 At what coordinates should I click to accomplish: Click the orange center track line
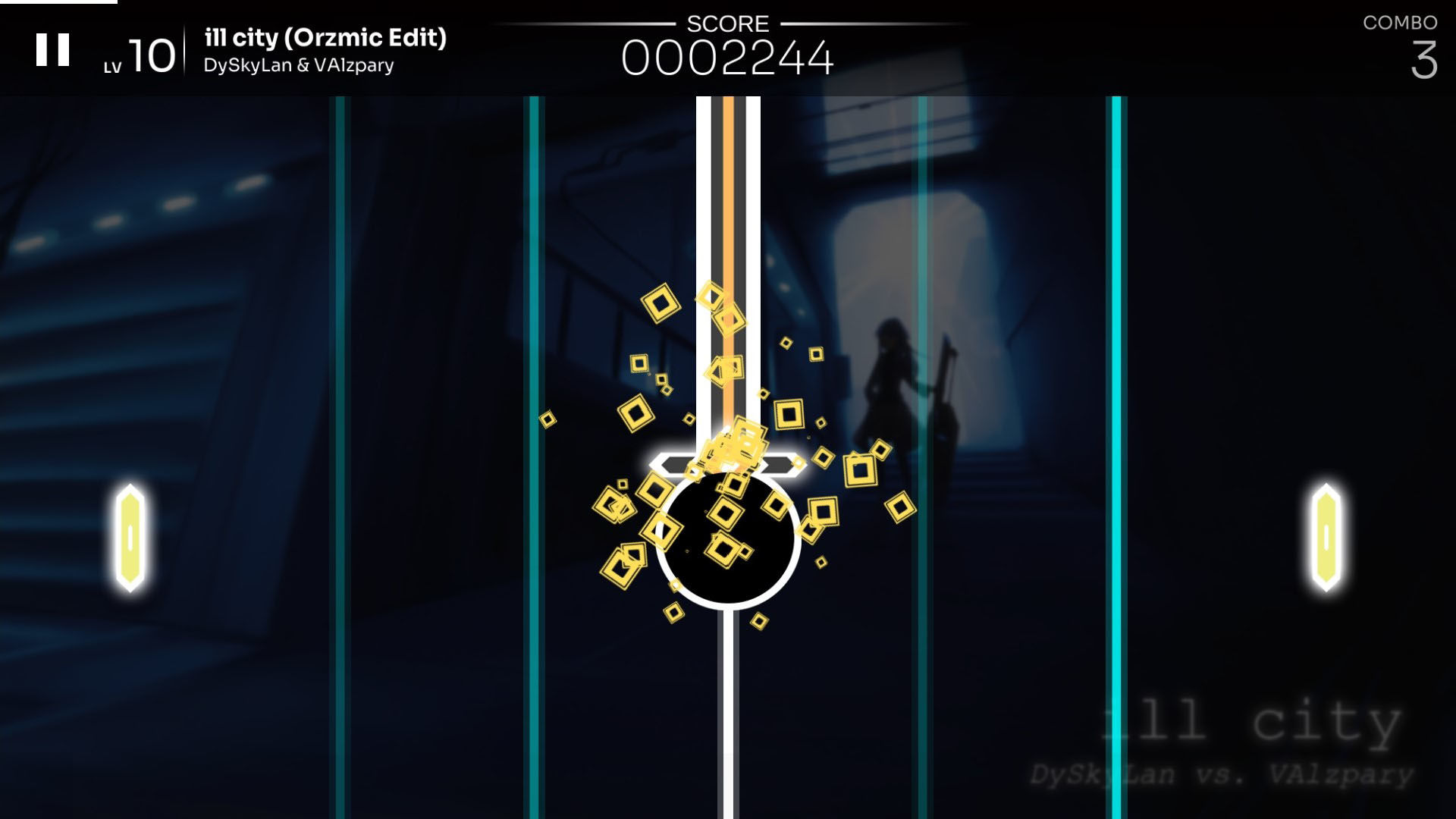click(730, 227)
